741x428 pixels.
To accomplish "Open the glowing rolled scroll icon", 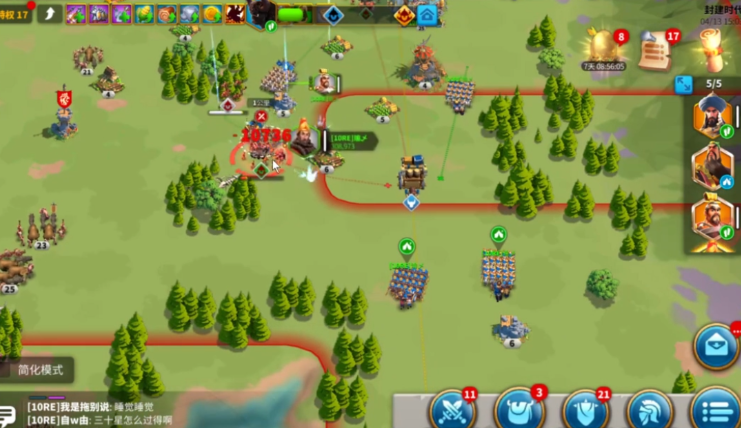I will pos(712,46).
